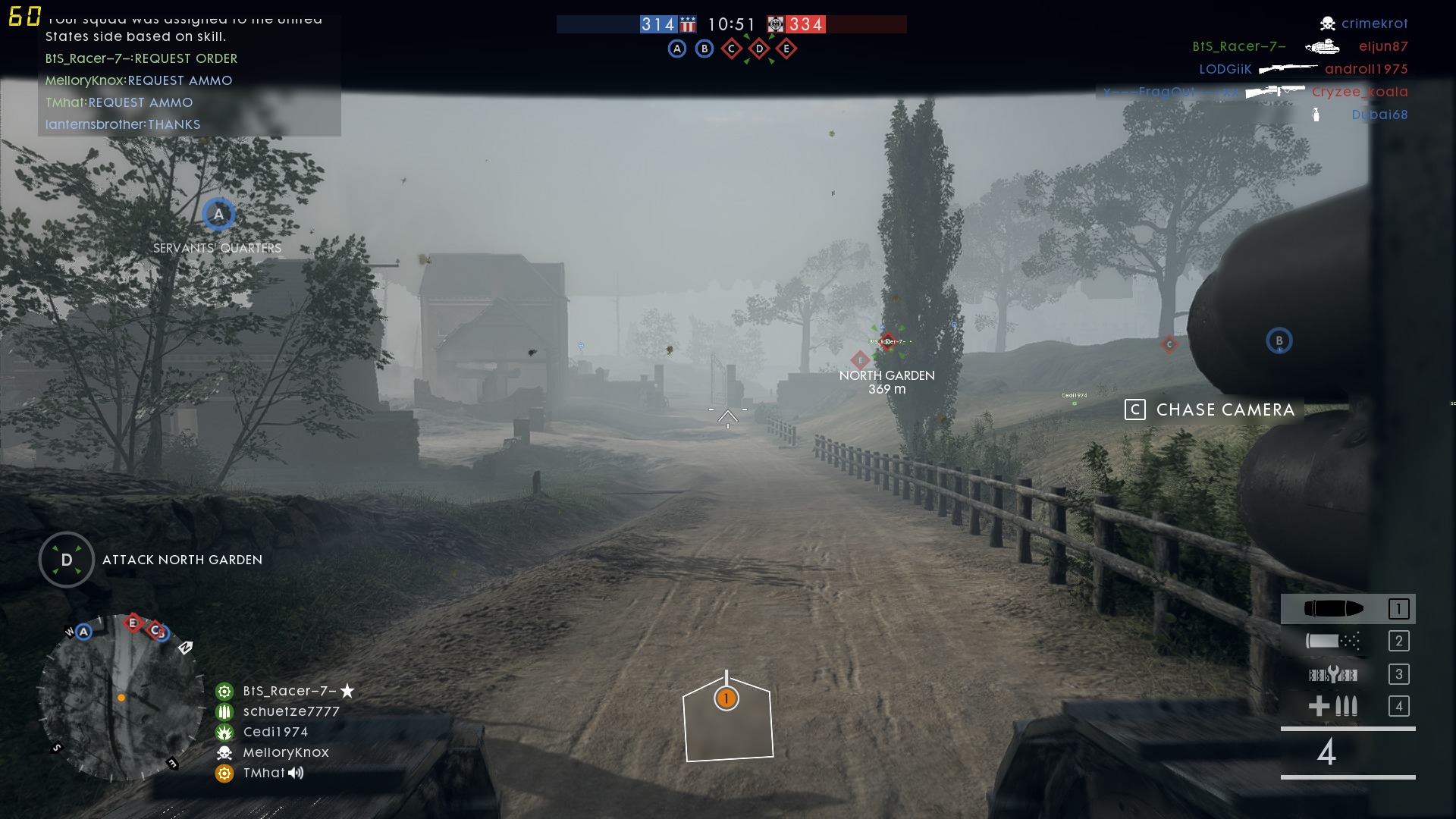The width and height of the screenshot is (1456, 819).
Task: Select squad leader BtS_Racer-7- in squad list
Action: click(289, 691)
